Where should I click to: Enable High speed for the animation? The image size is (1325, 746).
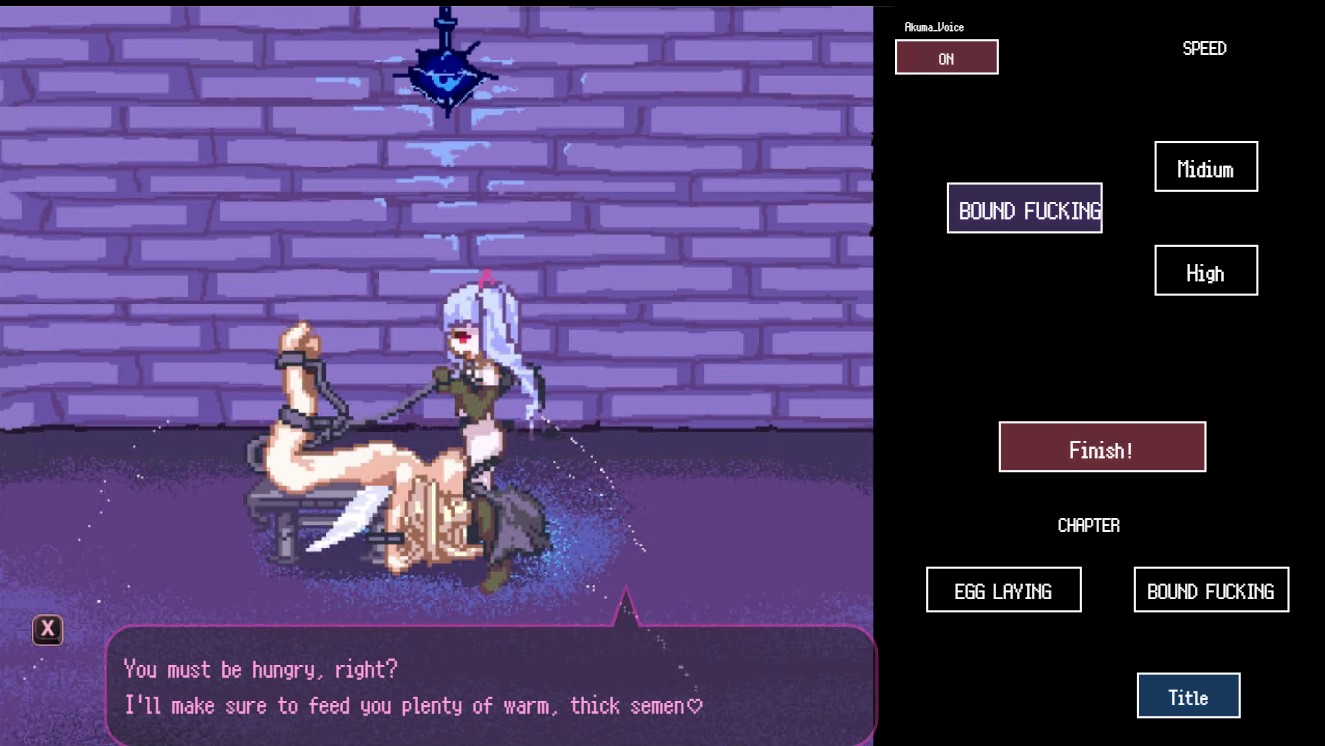1205,270
